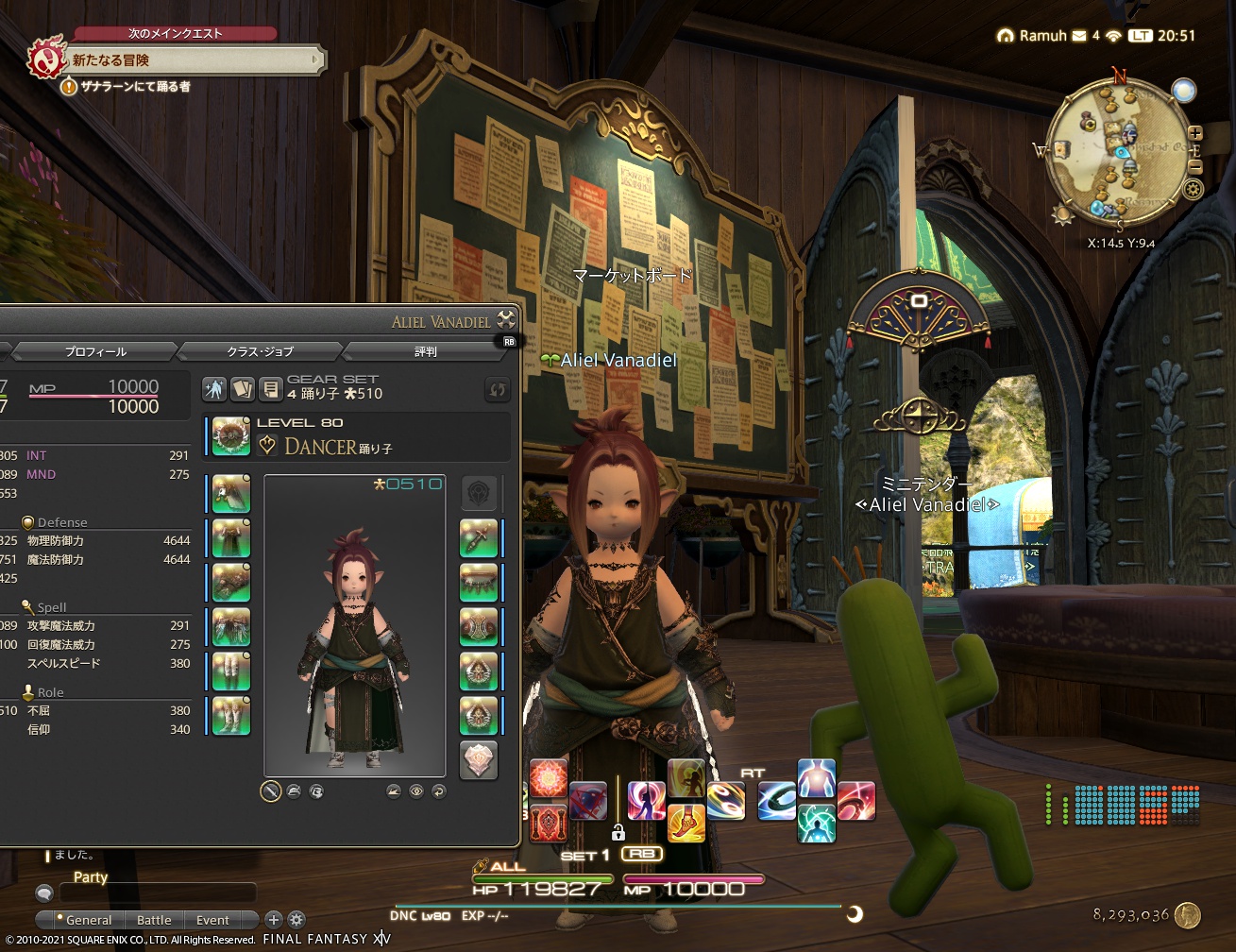Open the glamour plate card icon
The image size is (1236, 952).
coord(243,388)
